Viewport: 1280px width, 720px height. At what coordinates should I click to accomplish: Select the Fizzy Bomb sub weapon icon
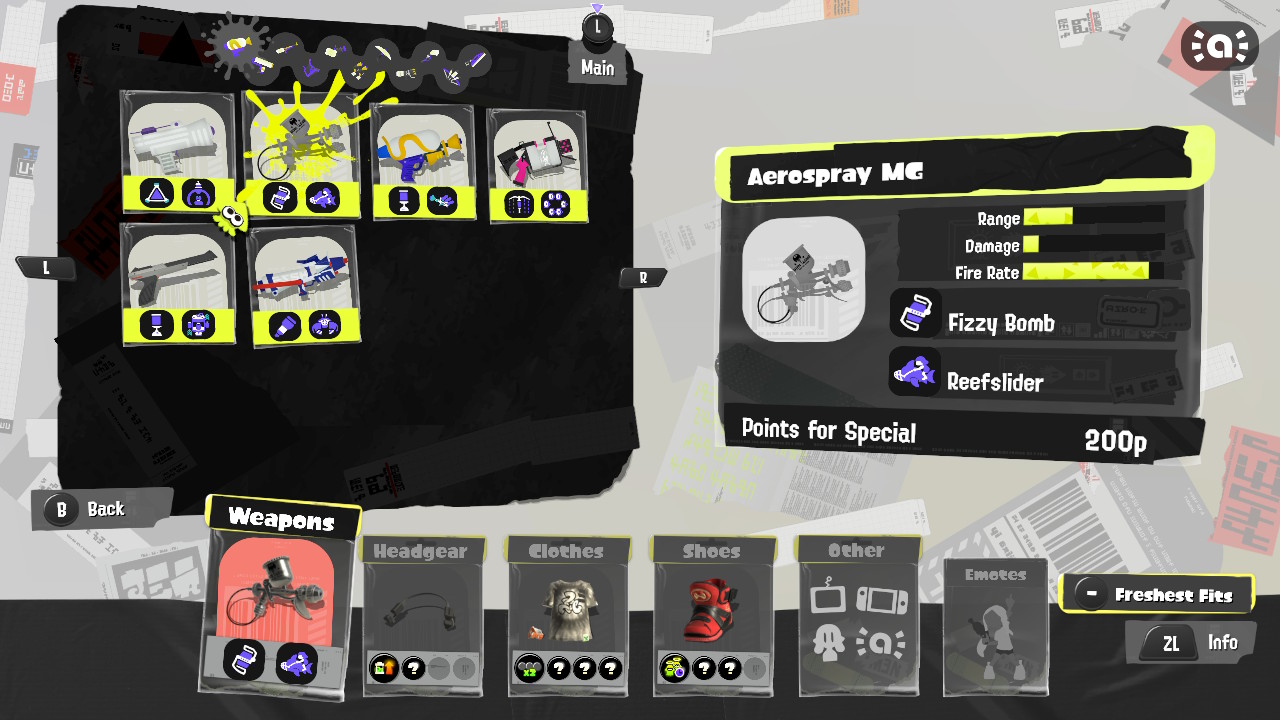tap(916, 313)
